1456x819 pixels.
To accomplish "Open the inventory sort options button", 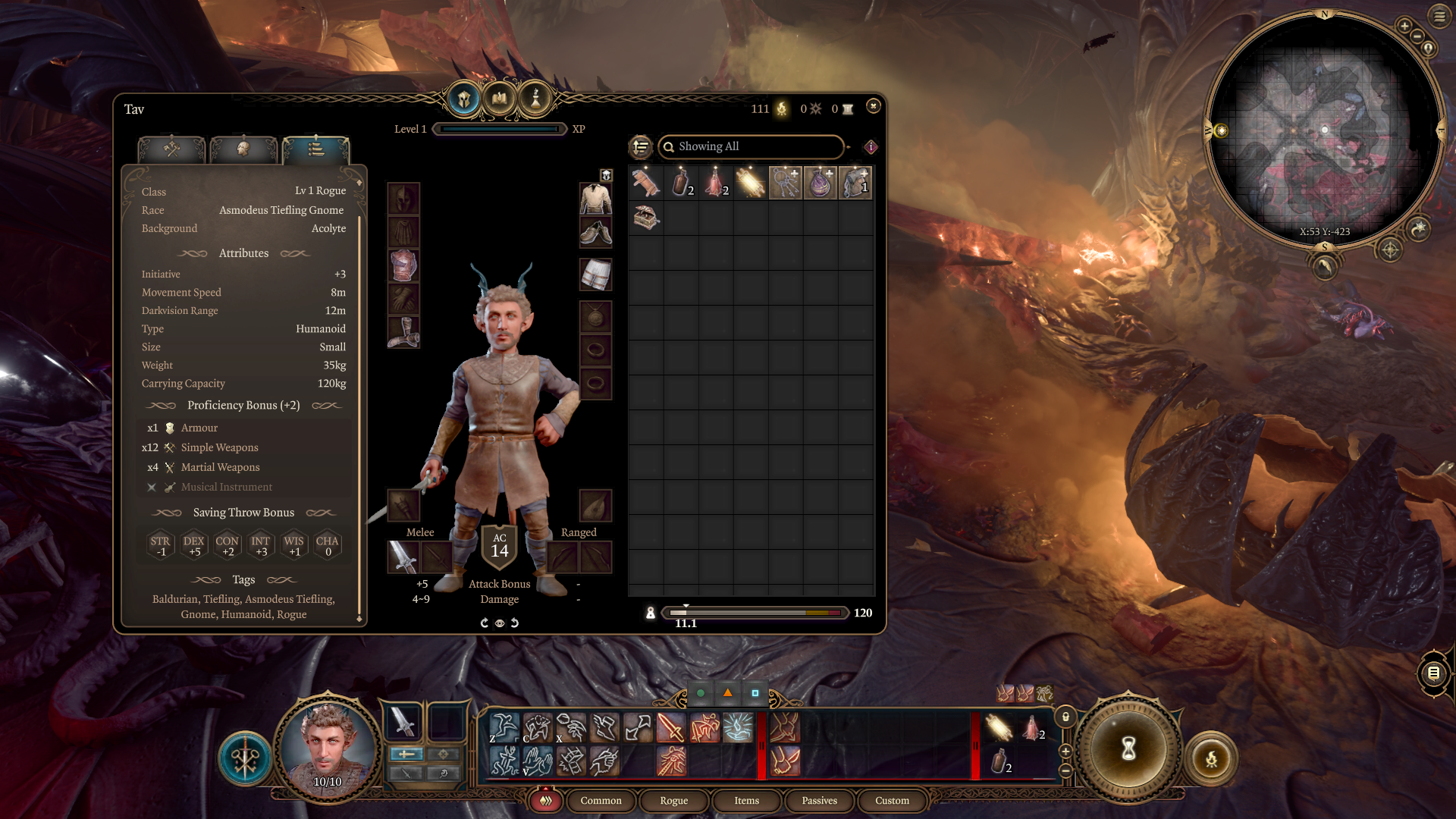I will point(641,146).
